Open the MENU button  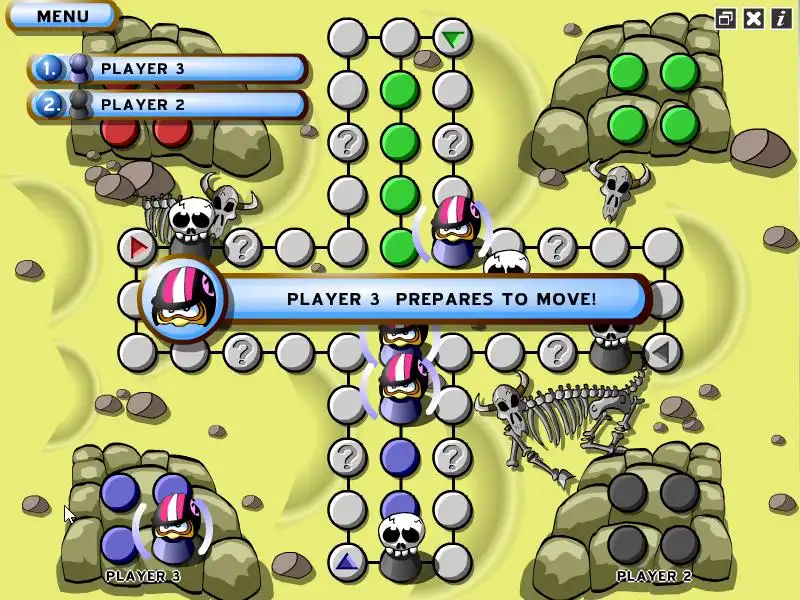[62, 16]
